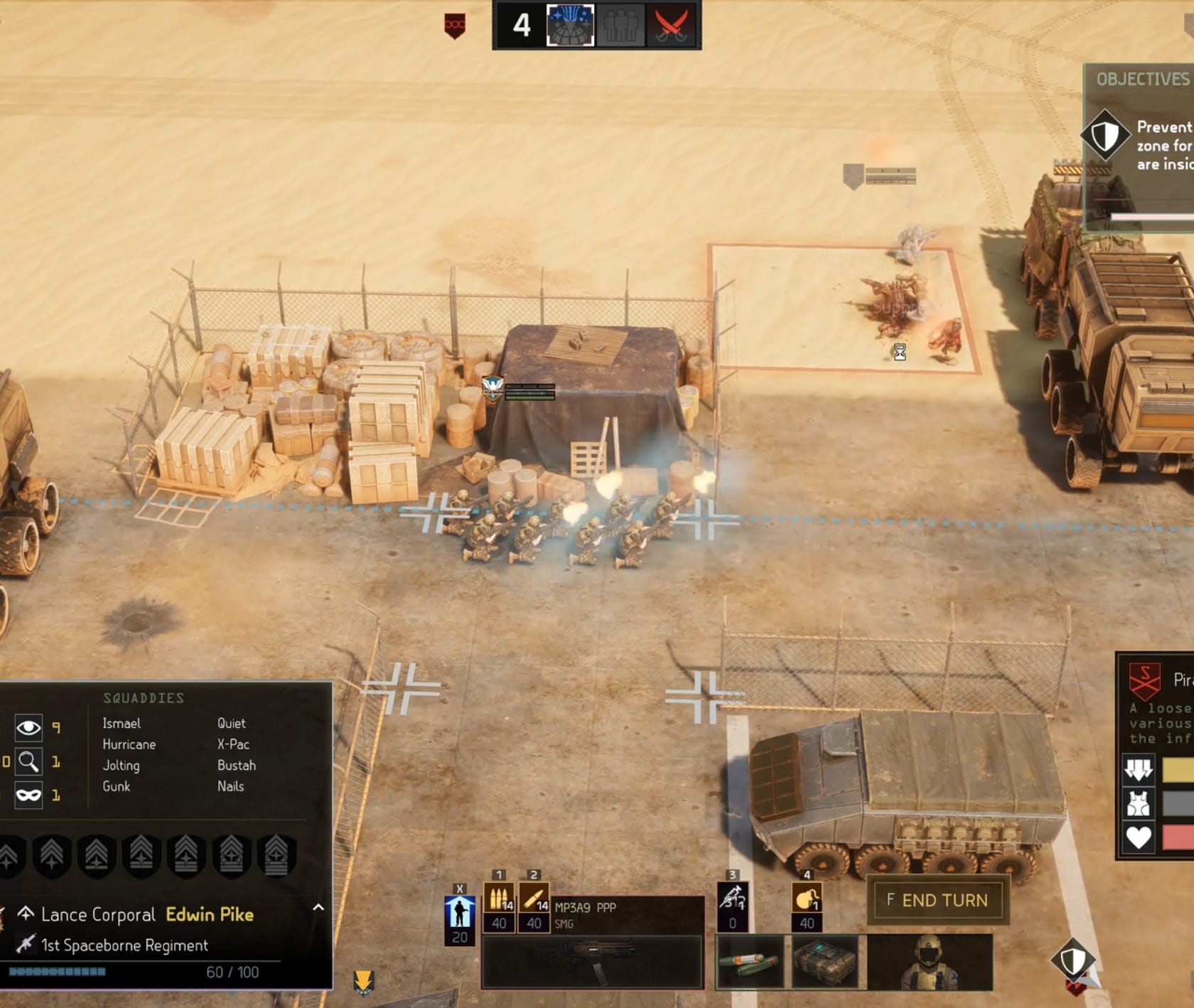
Task: Open the Objectives panel header
Action: [x=1141, y=79]
